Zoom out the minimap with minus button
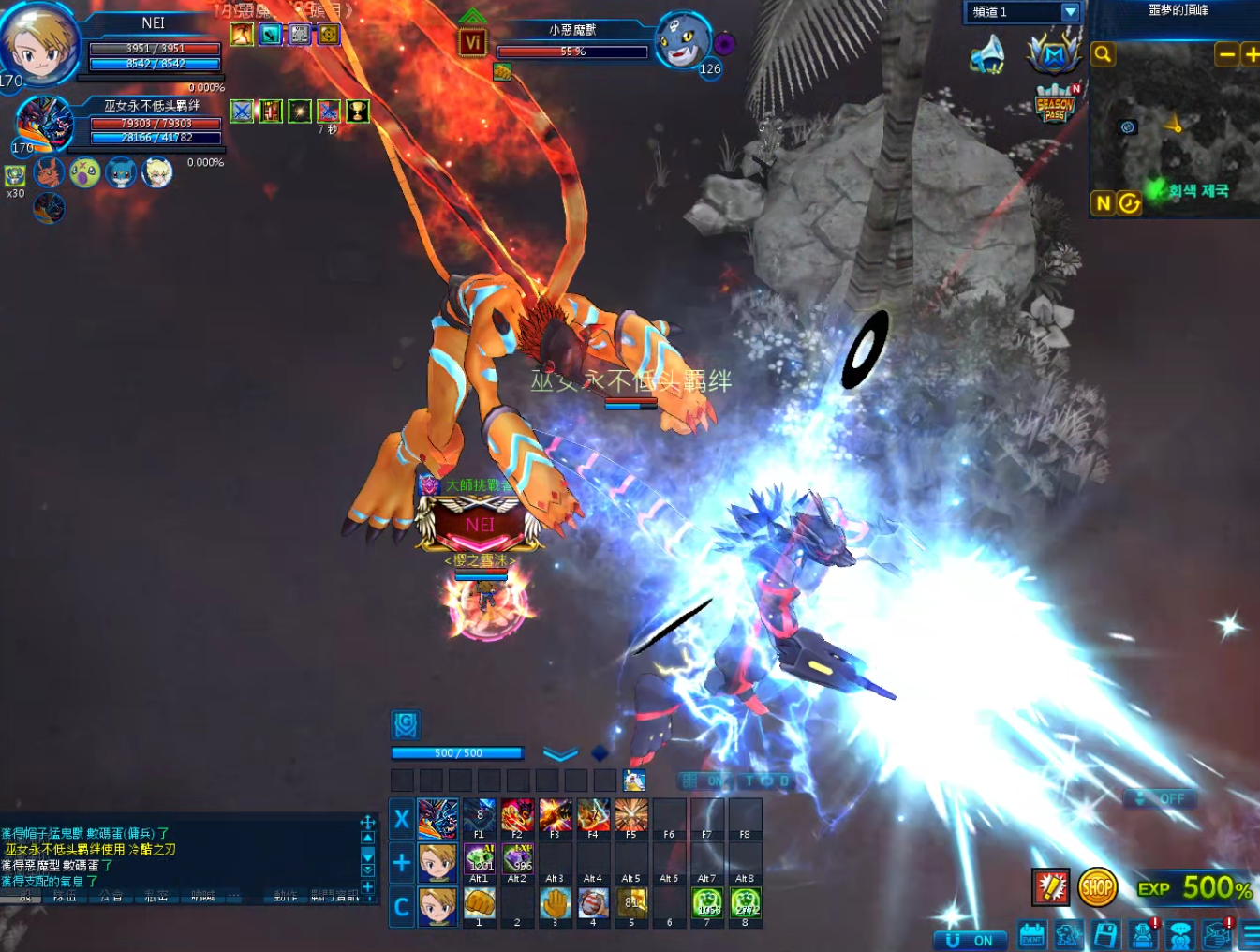 (x=1226, y=54)
